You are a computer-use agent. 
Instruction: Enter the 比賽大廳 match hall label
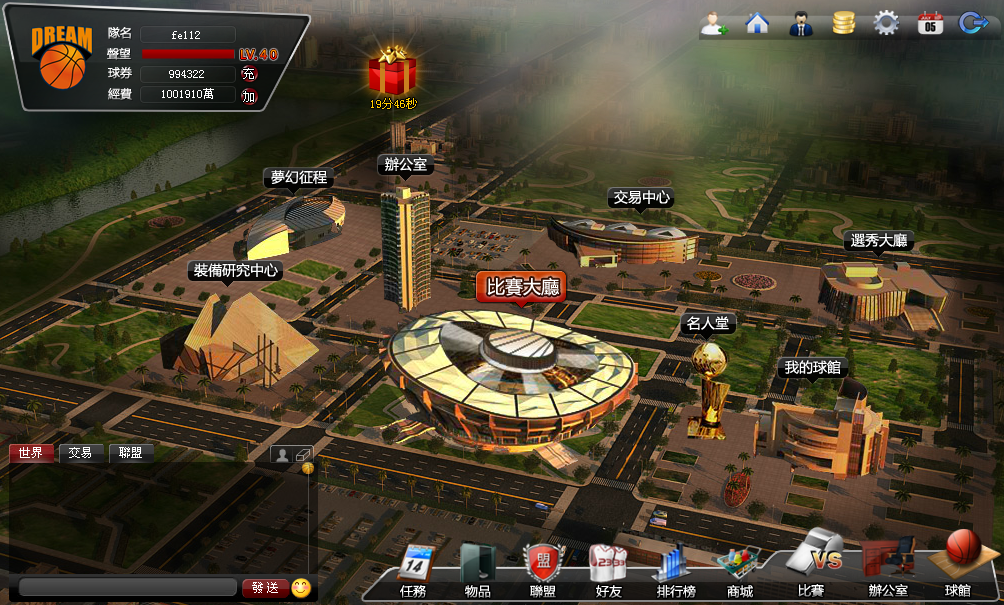click(519, 288)
